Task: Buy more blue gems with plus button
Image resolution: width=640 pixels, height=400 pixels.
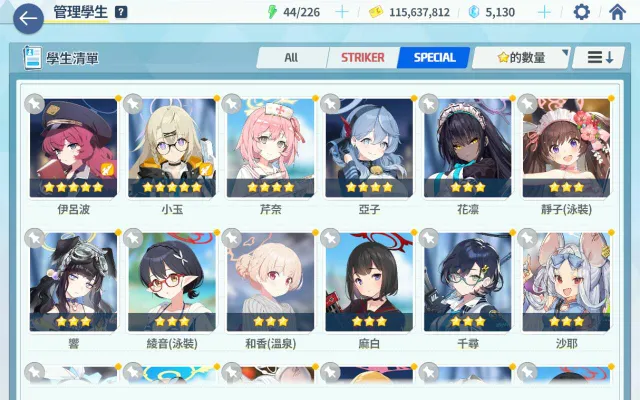Action: [x=544, y=12]
